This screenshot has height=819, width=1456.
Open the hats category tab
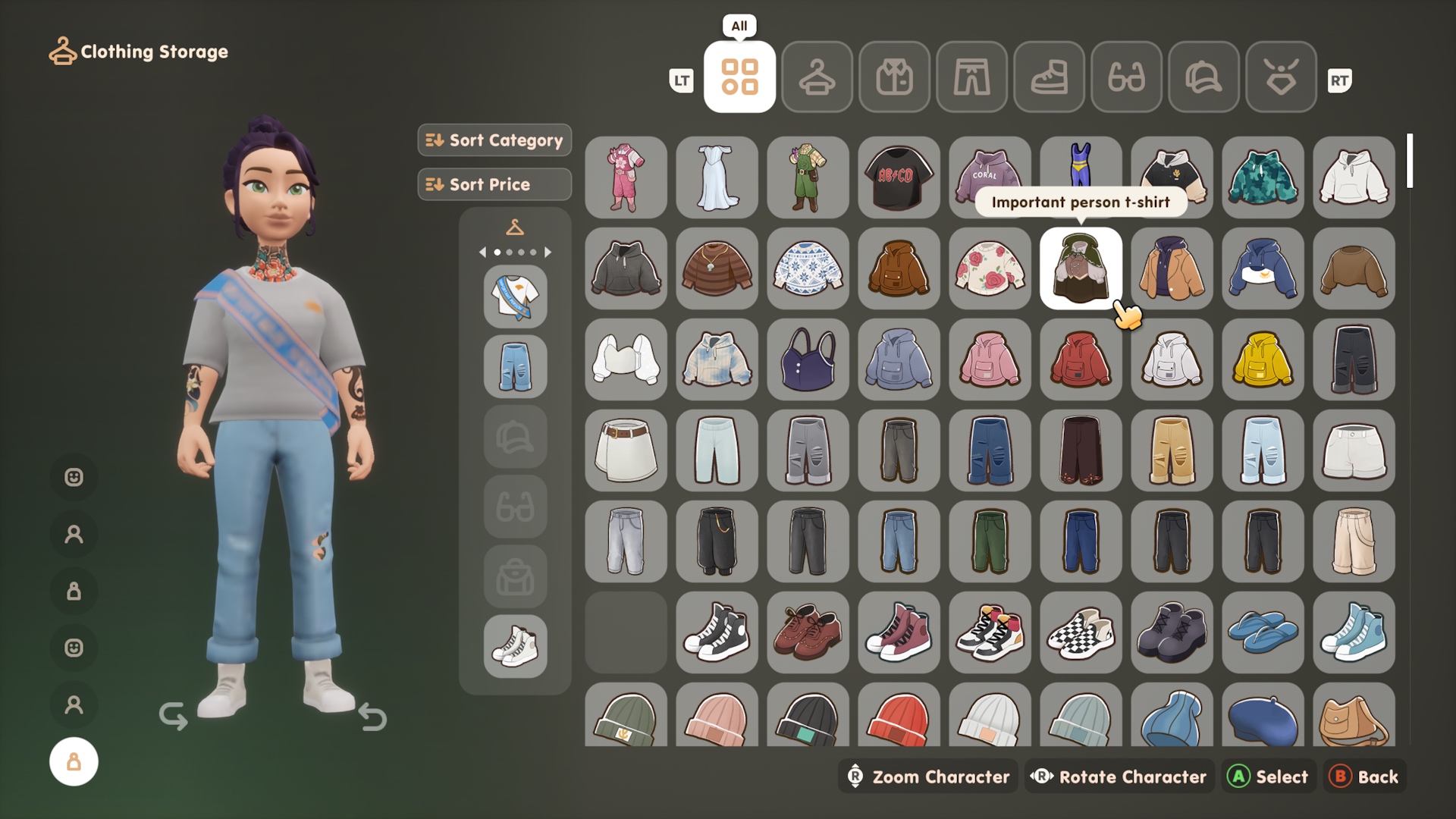point(1203,77)
